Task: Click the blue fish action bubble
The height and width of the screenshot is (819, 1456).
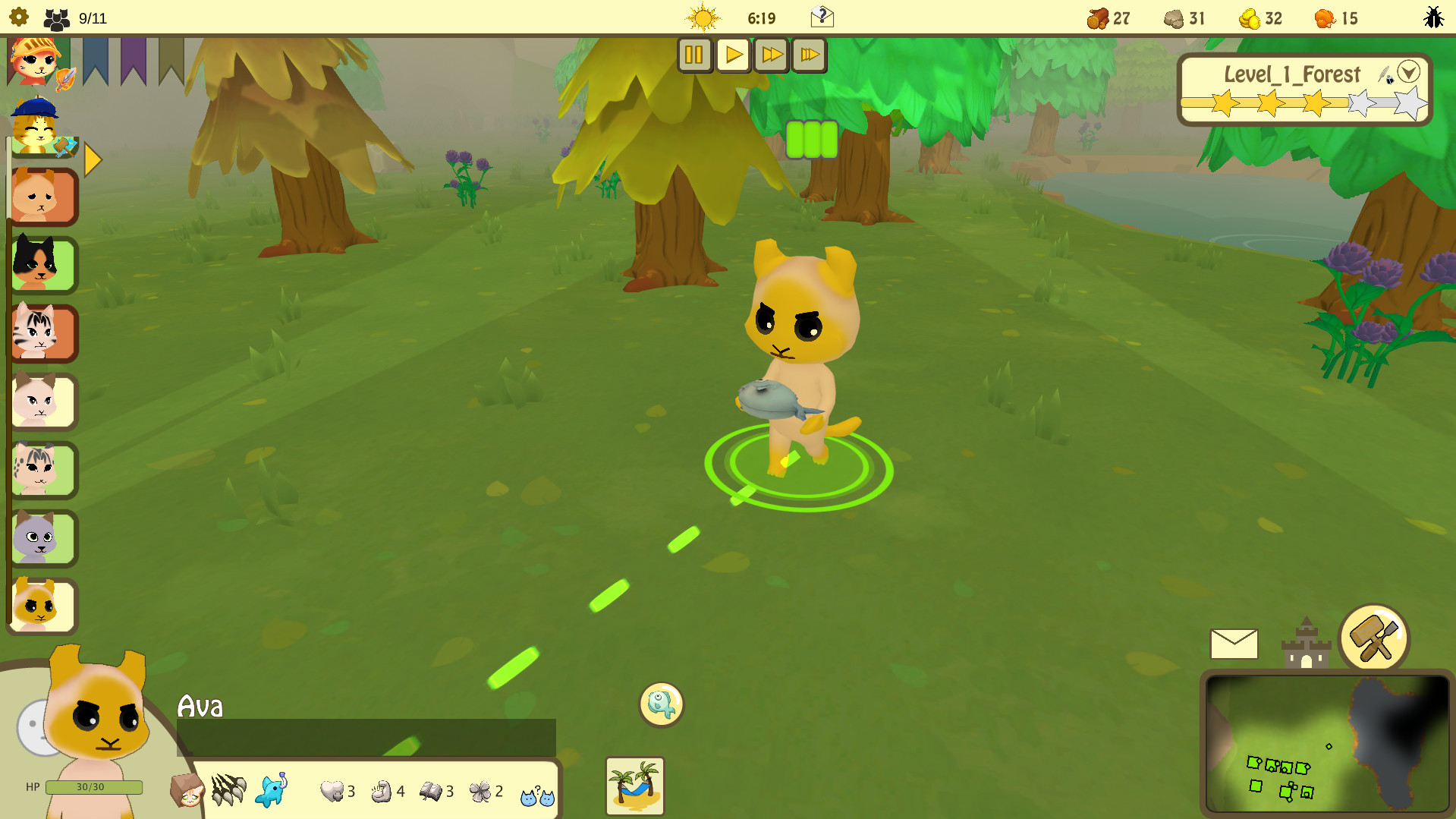Action: [x=660, y=704]
